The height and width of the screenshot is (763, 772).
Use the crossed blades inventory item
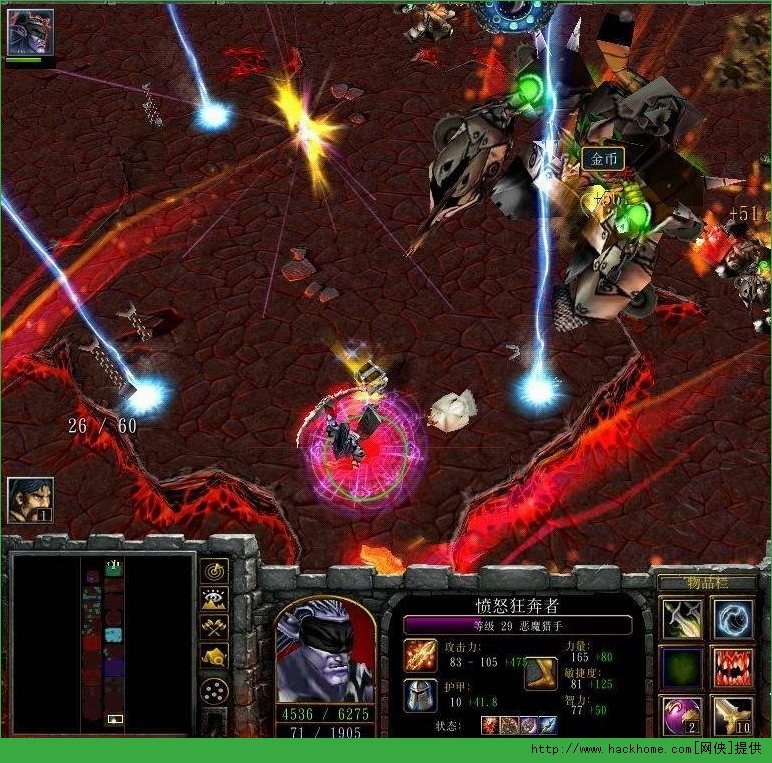[x=680, y=619]
